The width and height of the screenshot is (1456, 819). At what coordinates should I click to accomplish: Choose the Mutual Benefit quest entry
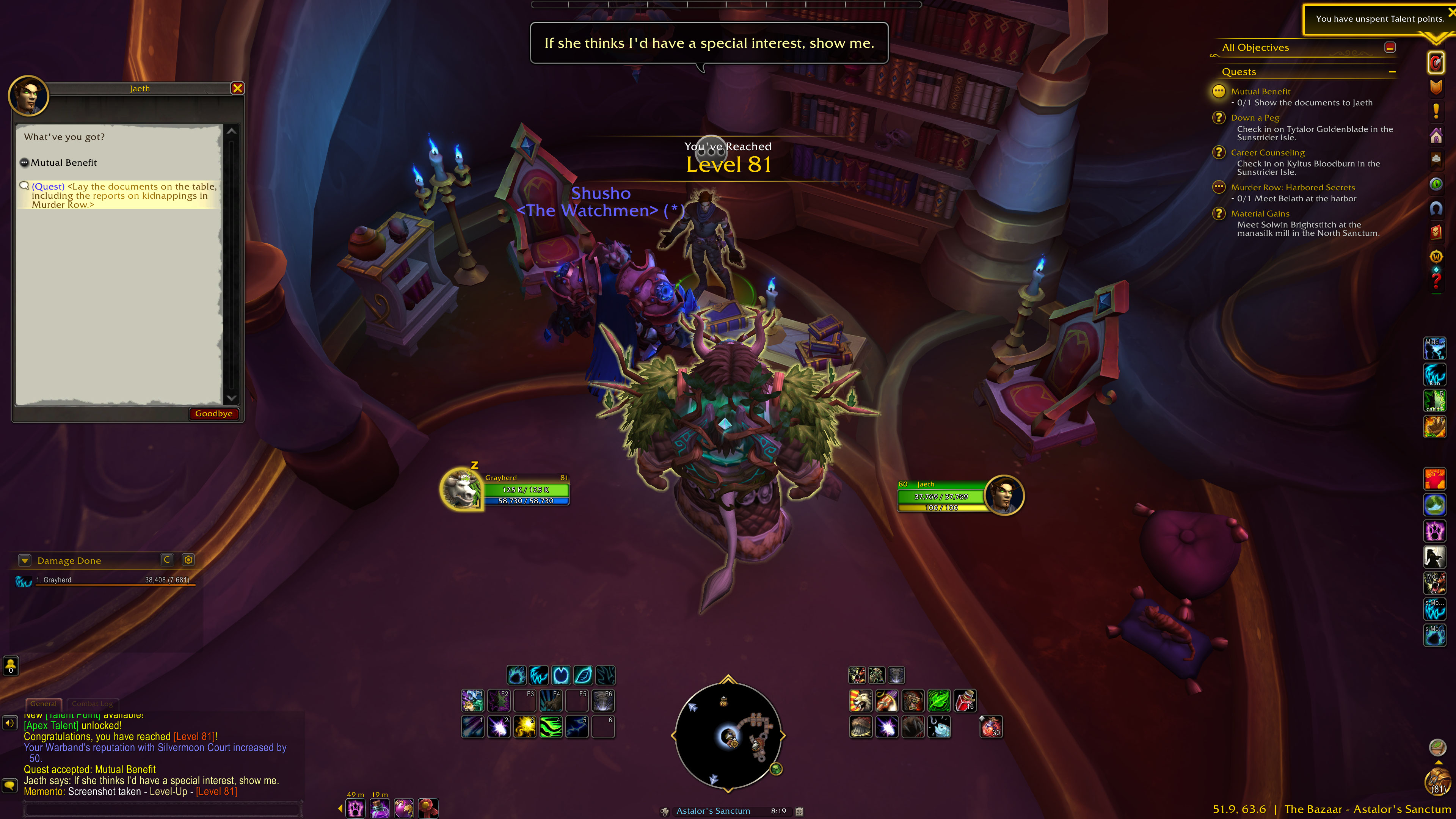64,163
